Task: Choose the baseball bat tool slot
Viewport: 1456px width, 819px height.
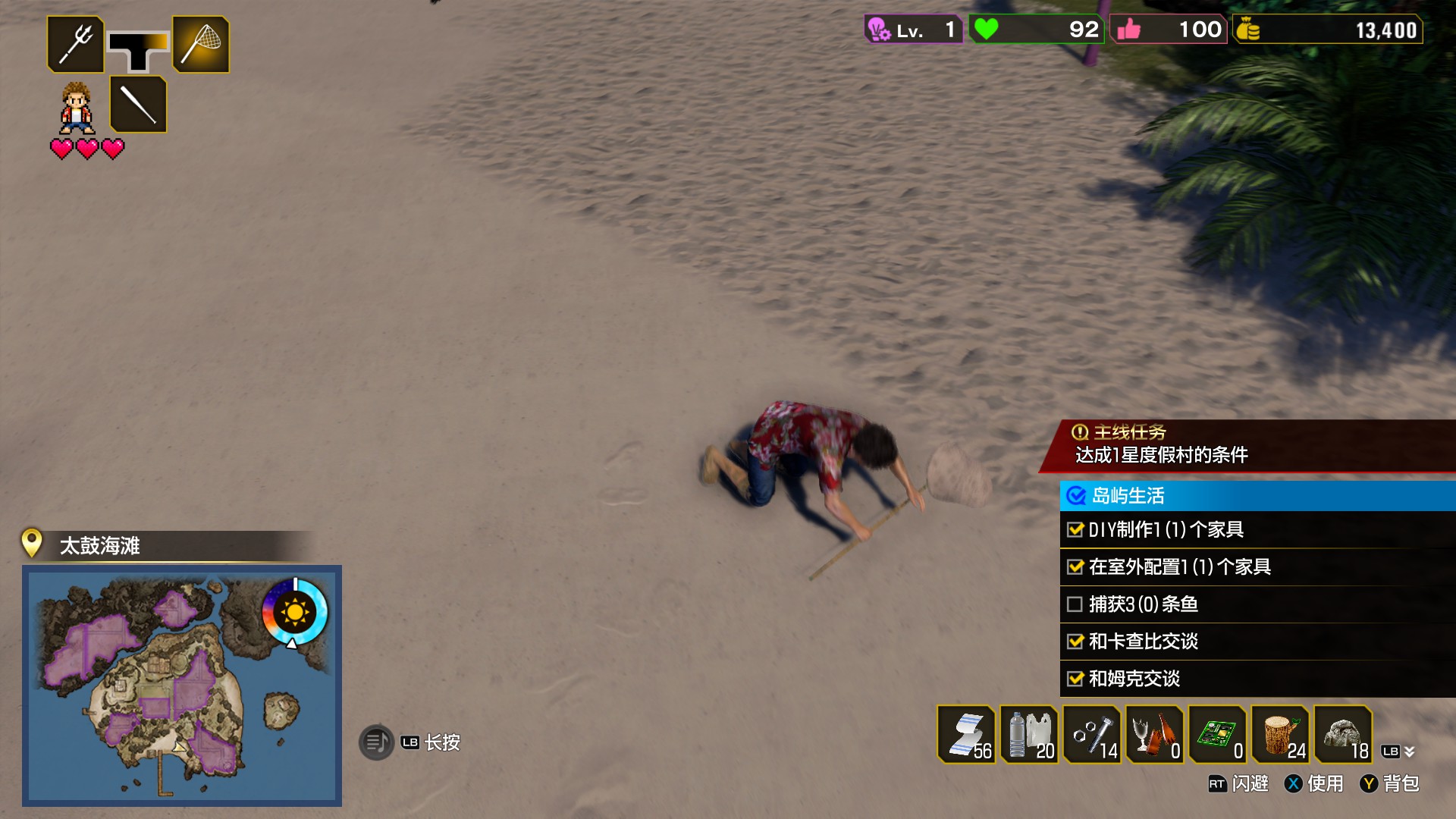Action: (138, 104)
